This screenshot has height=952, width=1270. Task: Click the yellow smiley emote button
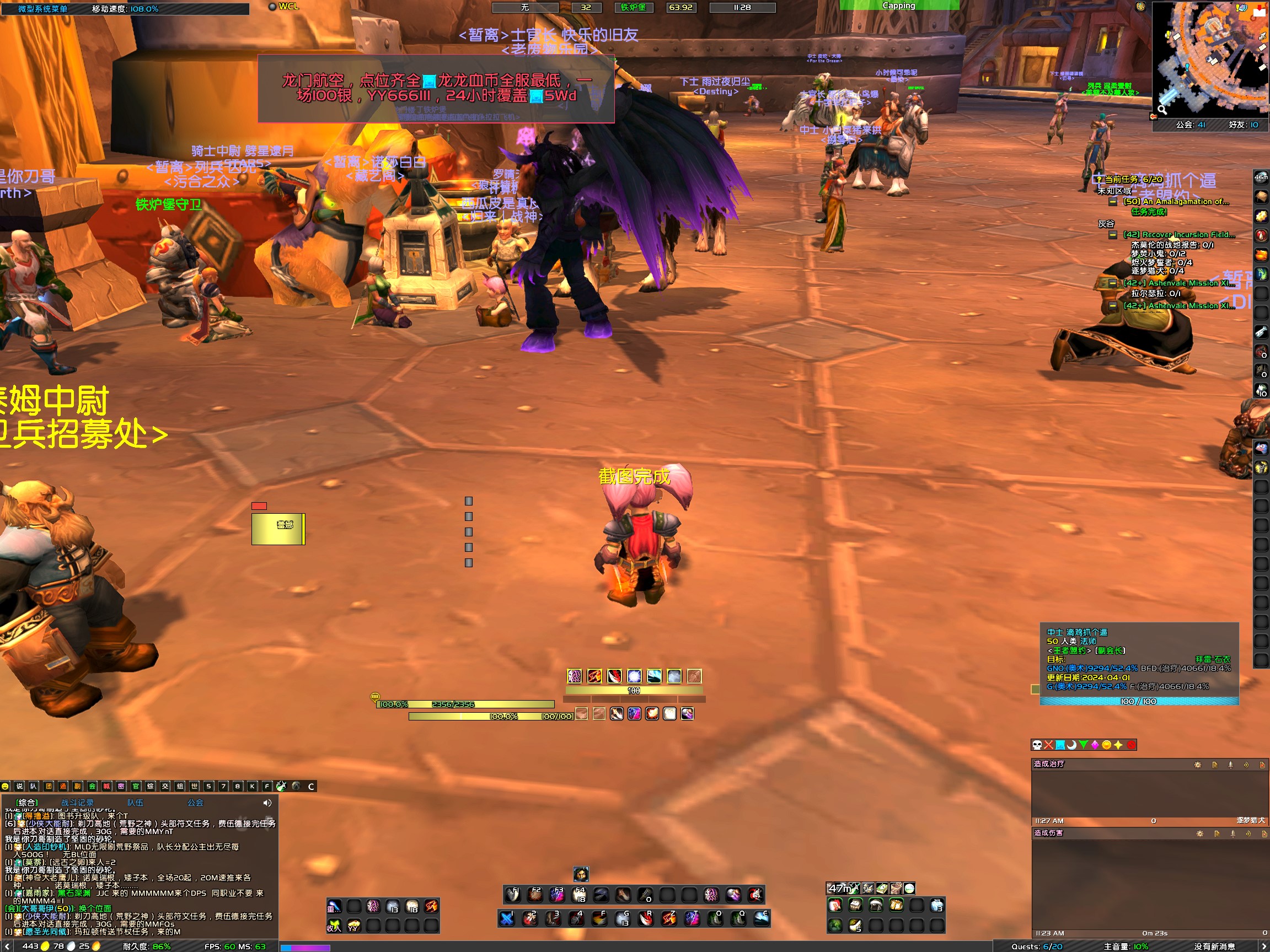pos(5,786)
